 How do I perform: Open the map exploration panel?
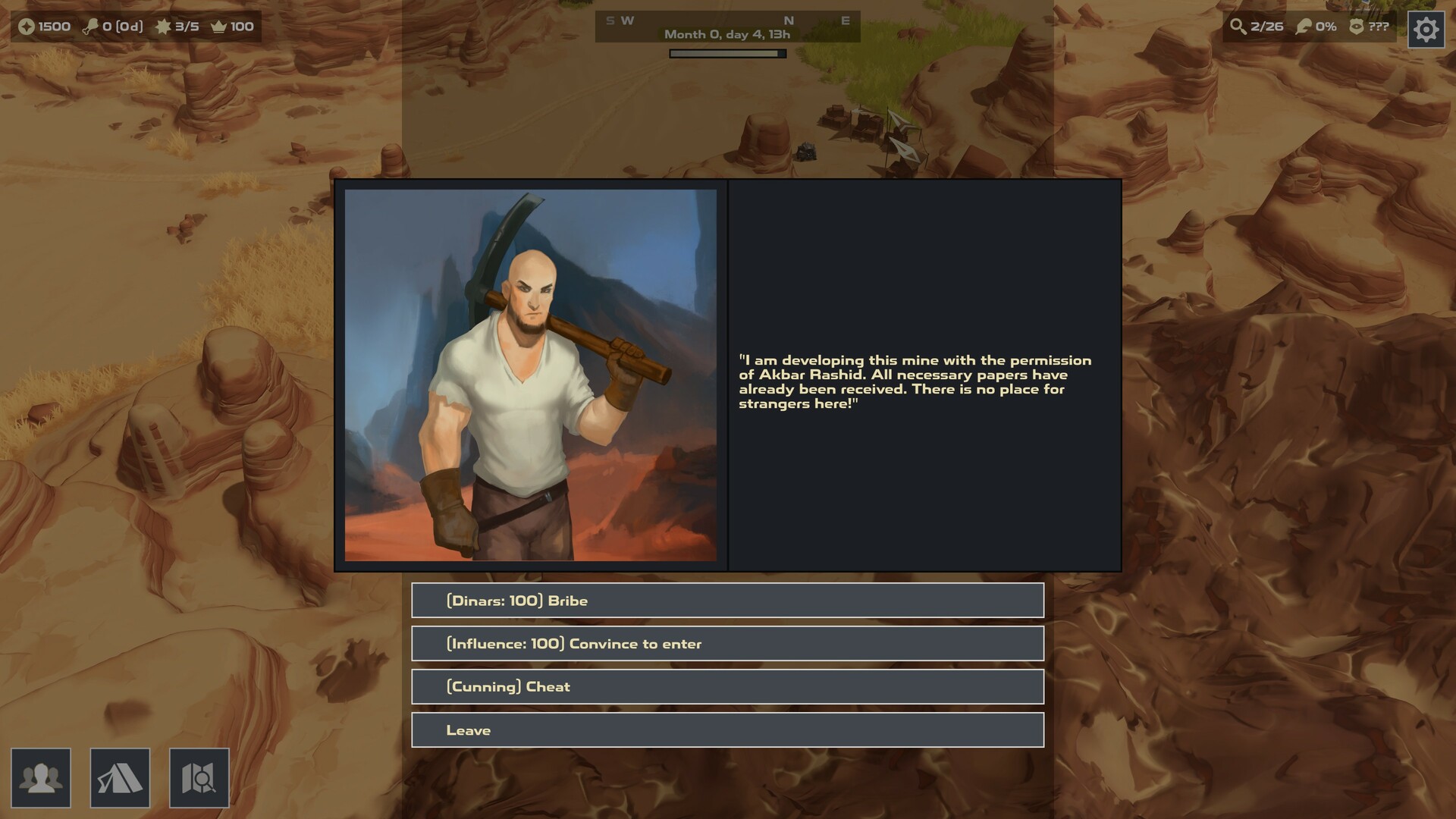click(199, 778)
